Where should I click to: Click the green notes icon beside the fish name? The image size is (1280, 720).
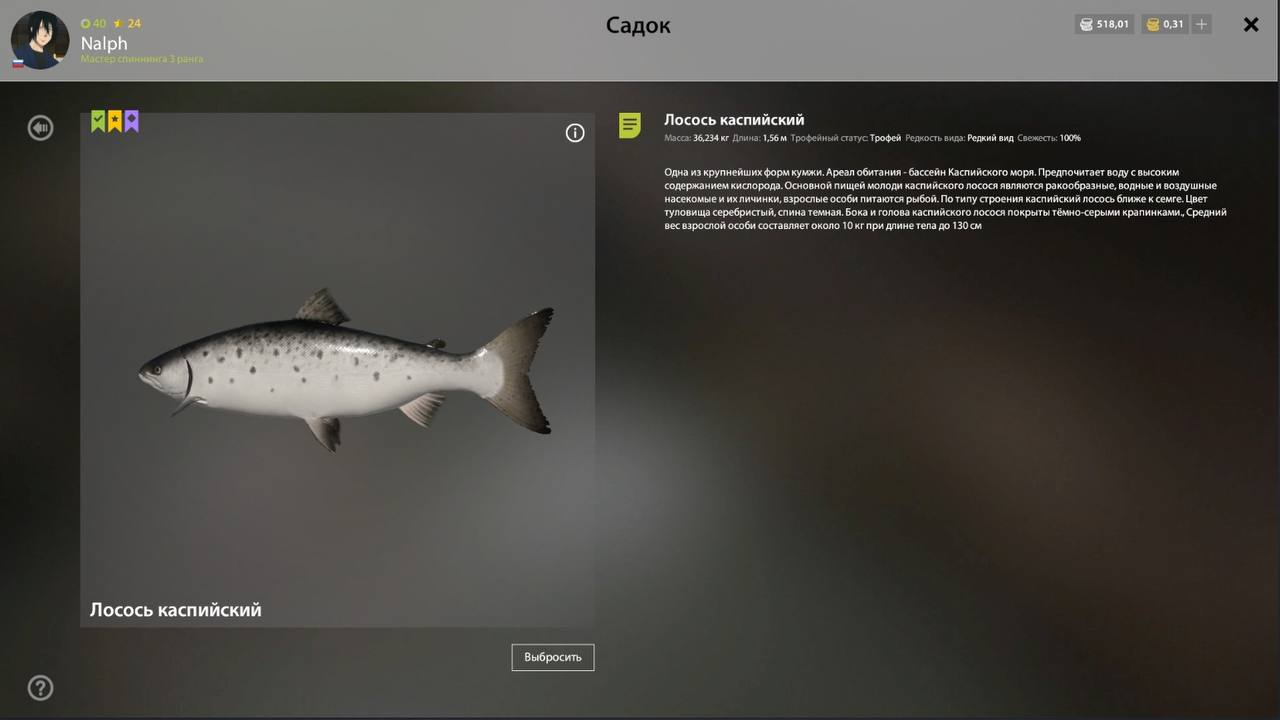[630, 126]
